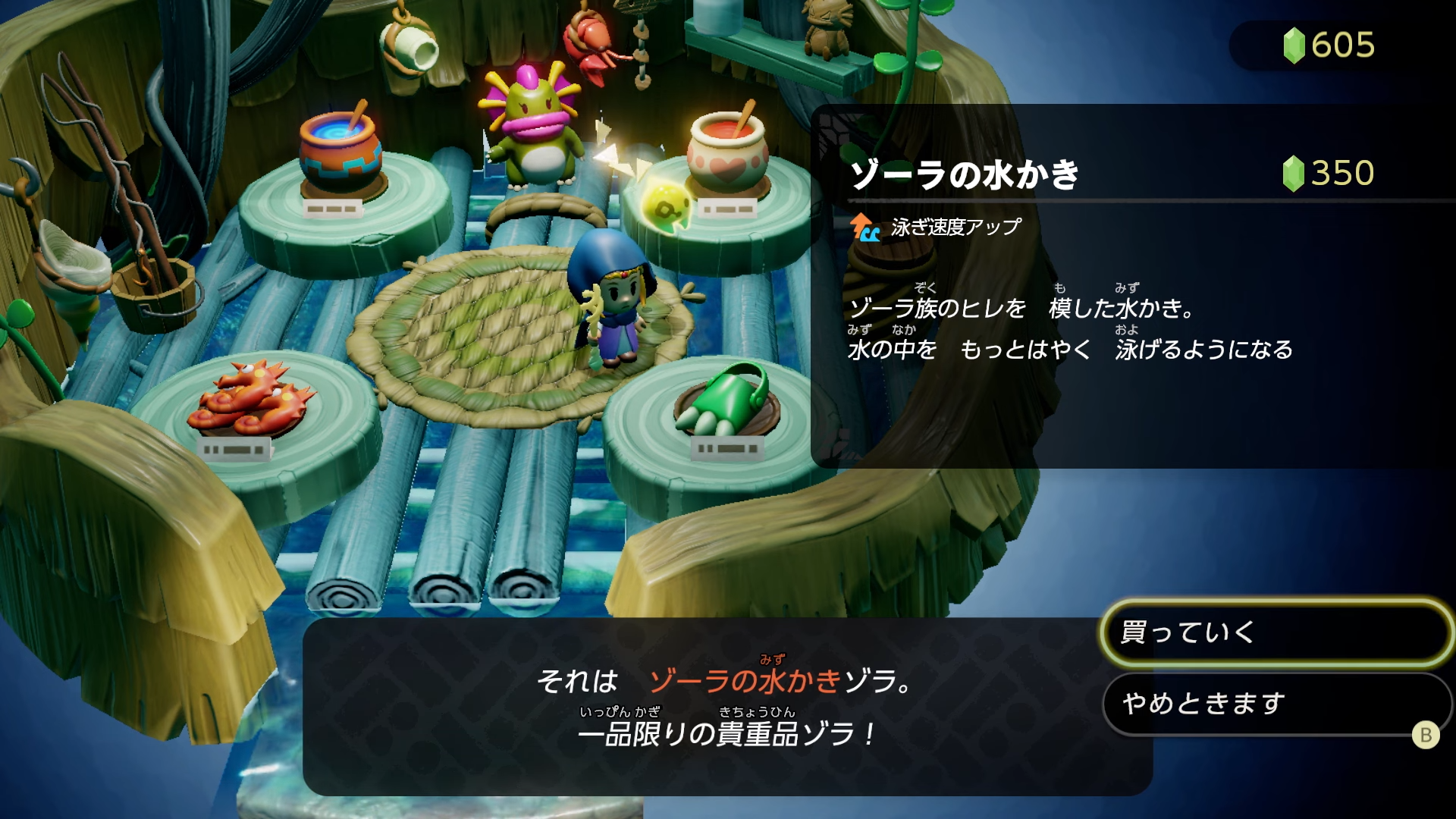The image size is (1456, 819).
Task: Select the swim speed up arrow icon
Action: click(x=864, y=225)
